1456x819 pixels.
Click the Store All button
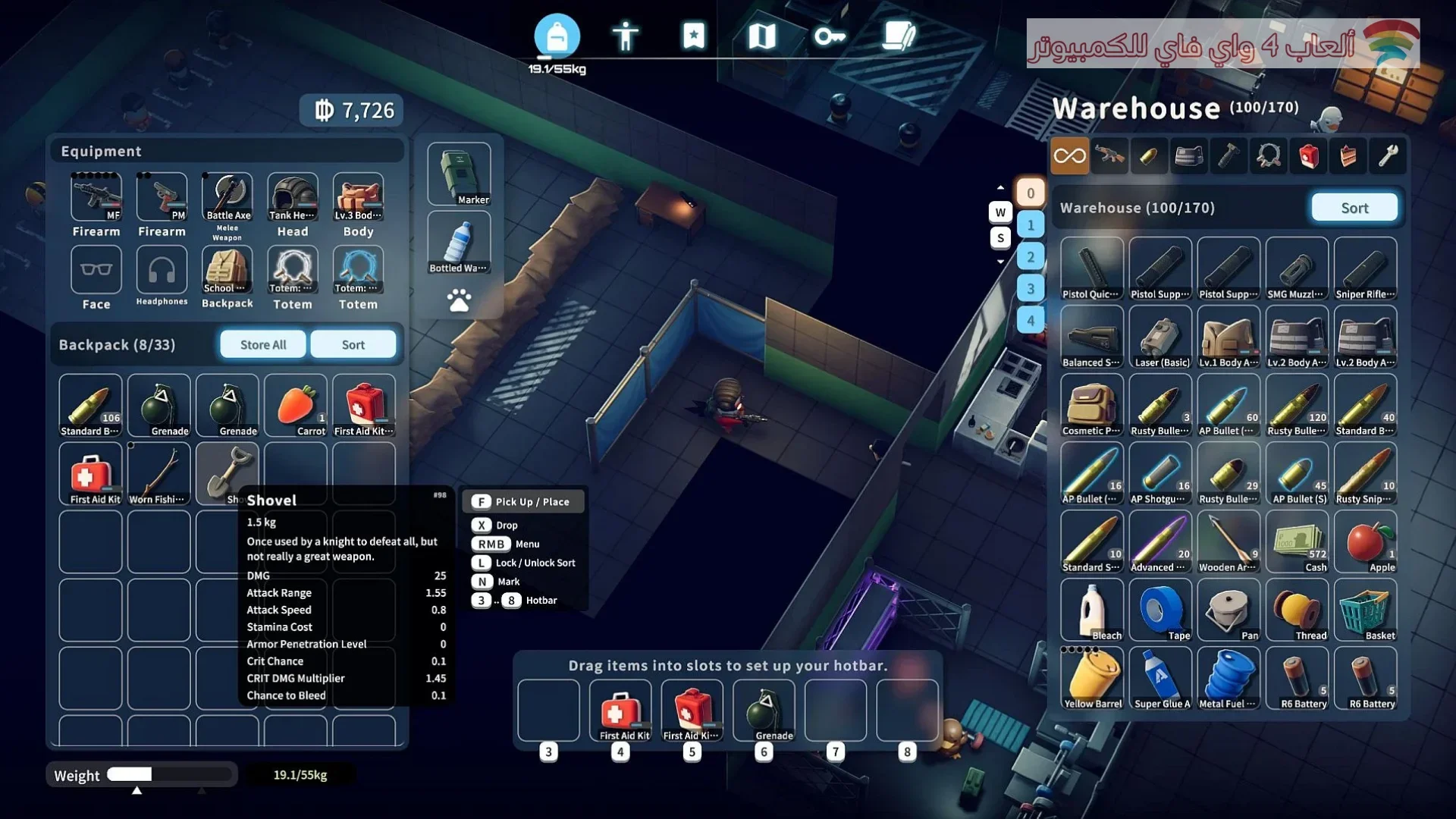point(263,344)
